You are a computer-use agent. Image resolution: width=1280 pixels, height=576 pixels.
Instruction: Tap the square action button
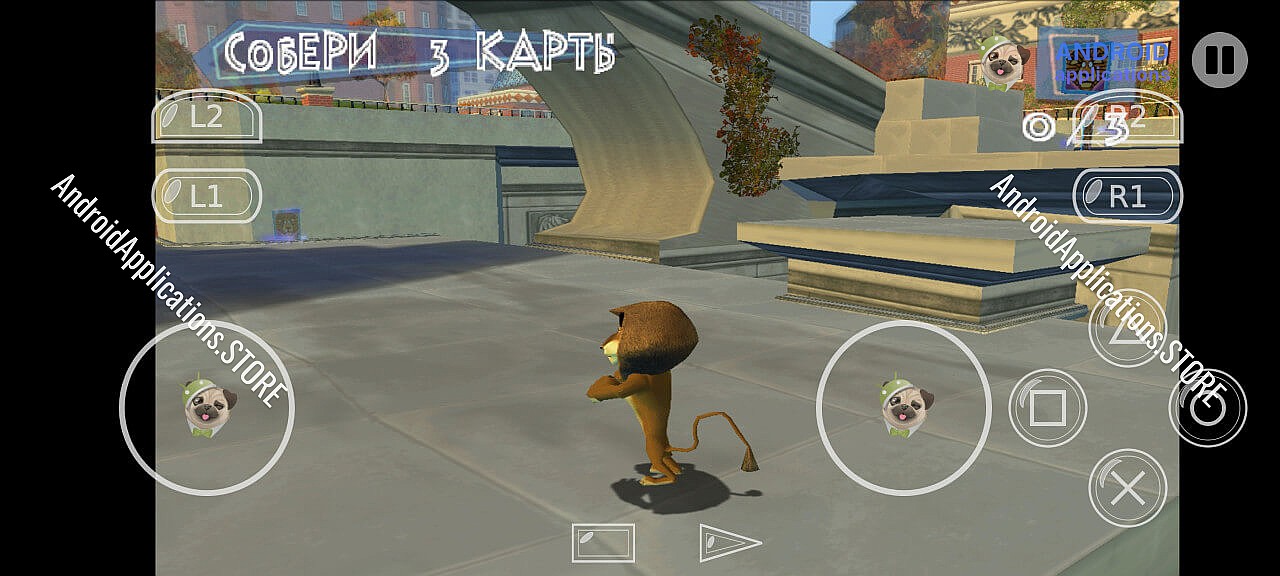[x=1047, y=408]
